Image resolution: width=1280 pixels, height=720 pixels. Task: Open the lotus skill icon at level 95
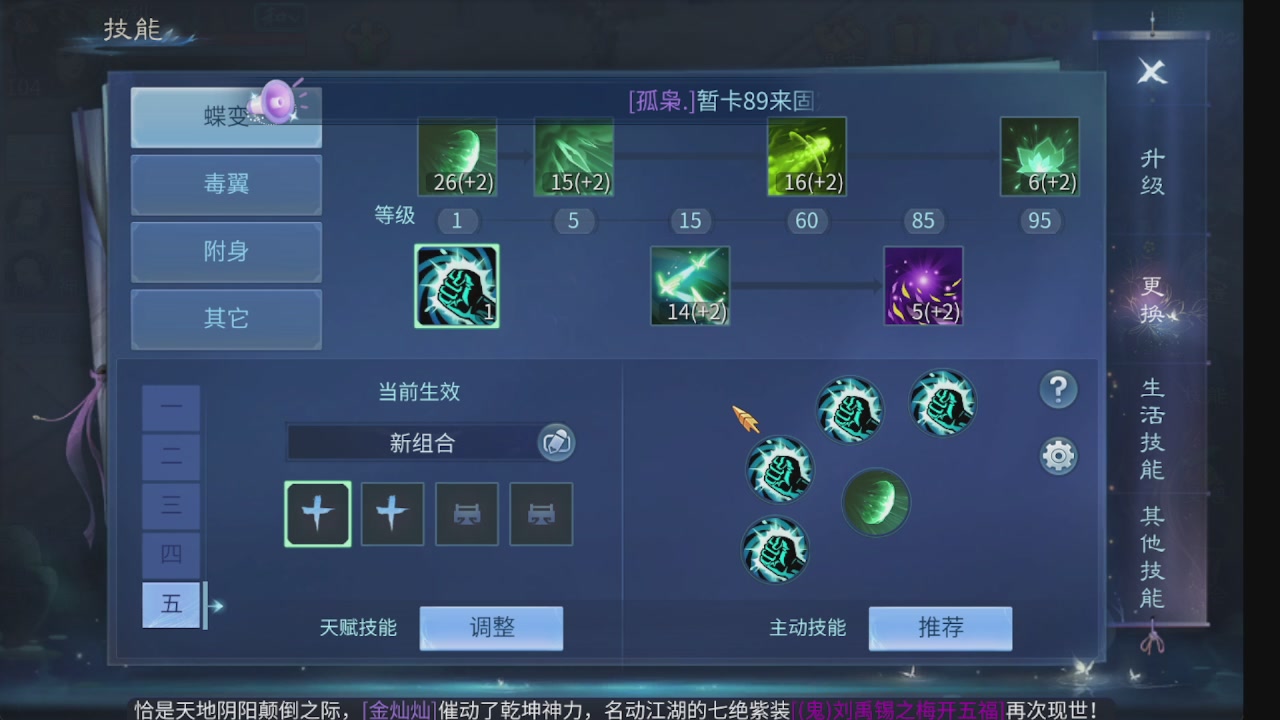click(x=1040, y=156)
